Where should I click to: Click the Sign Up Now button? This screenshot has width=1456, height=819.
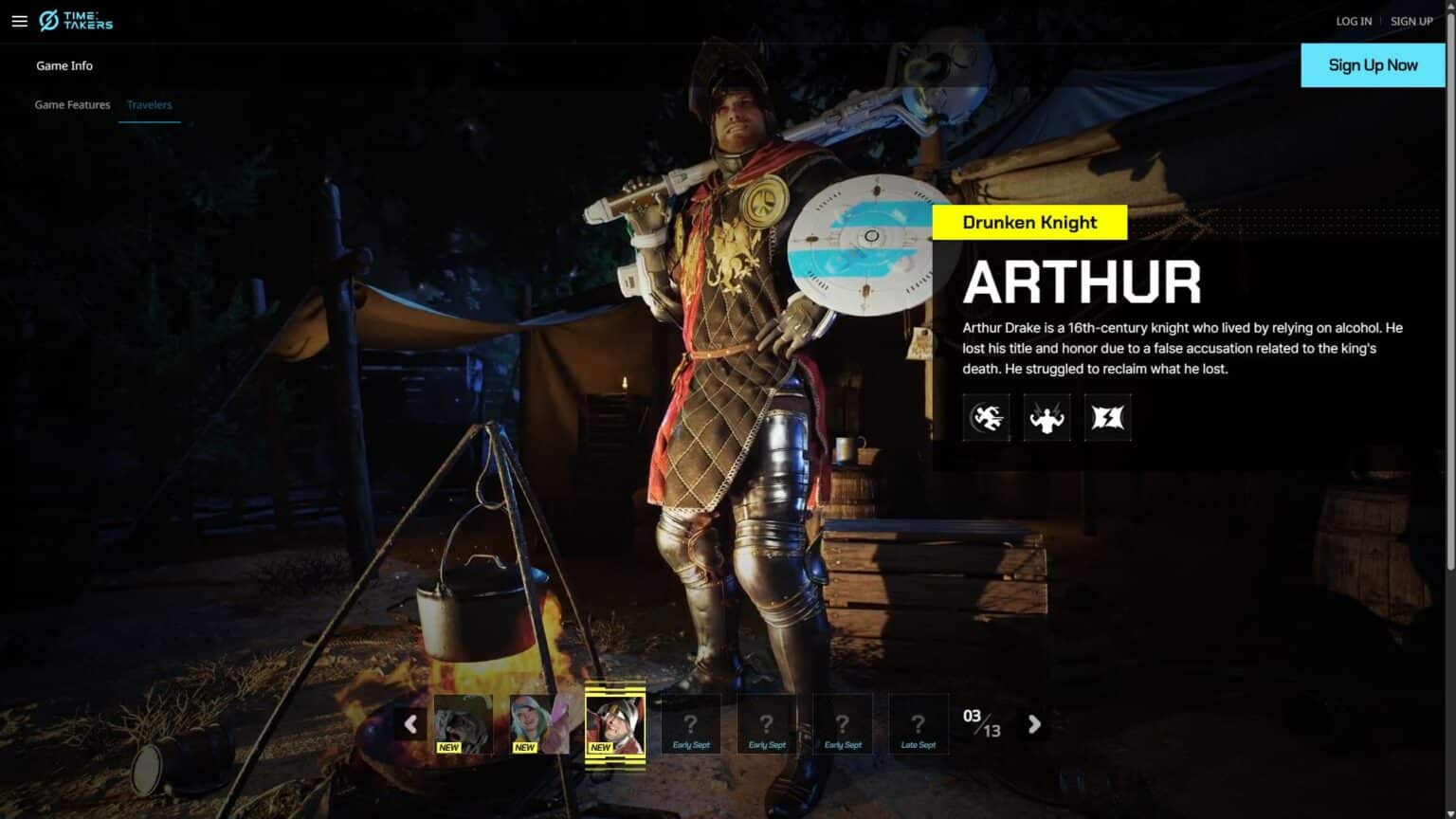[1373, 65]
